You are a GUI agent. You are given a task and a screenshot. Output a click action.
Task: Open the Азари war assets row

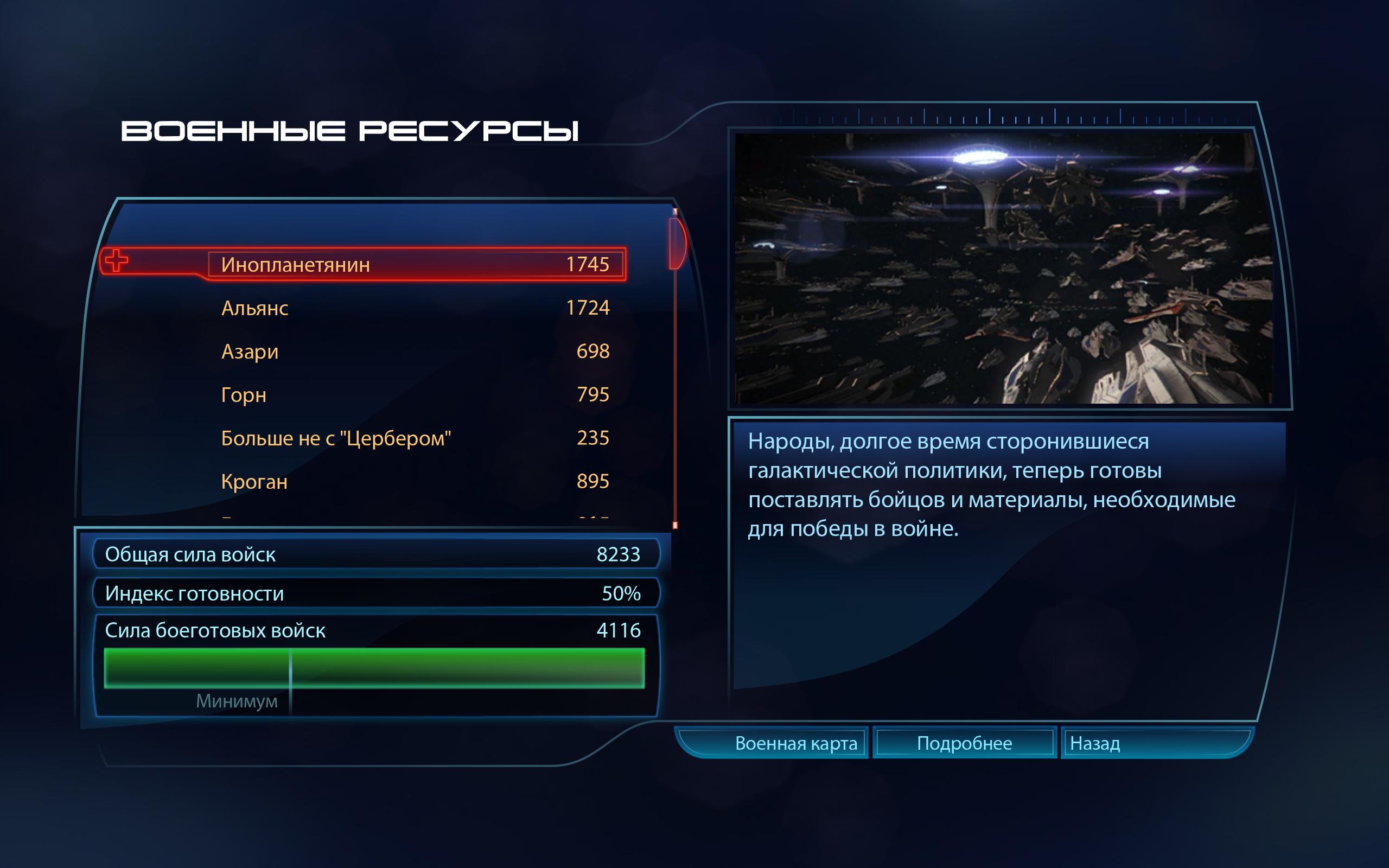pos(415,352)
